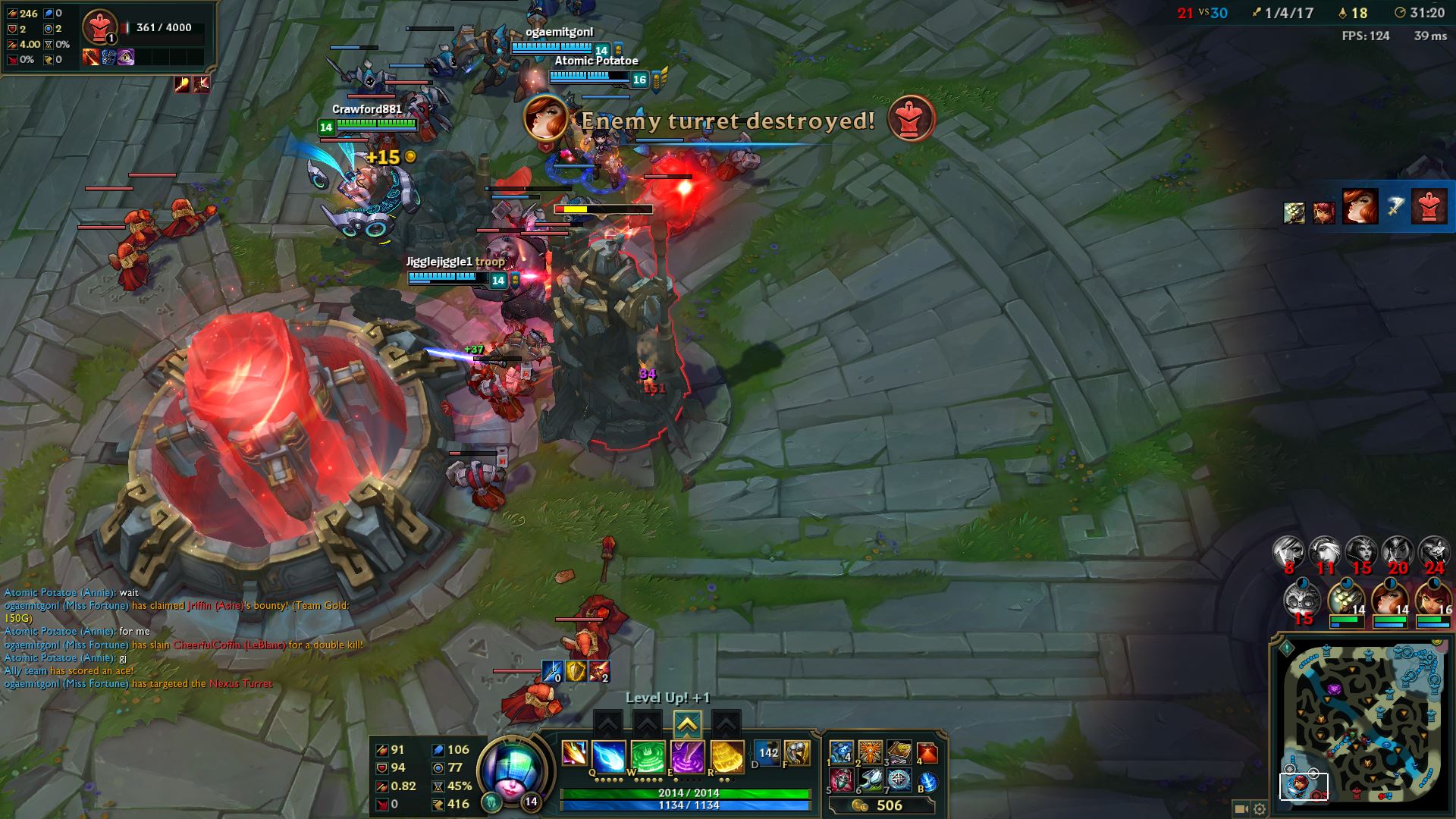This screenshot has width=1456, height=819.
Task: Open settings with the gear beside the minimap
Action: (x=1260, y=809)
